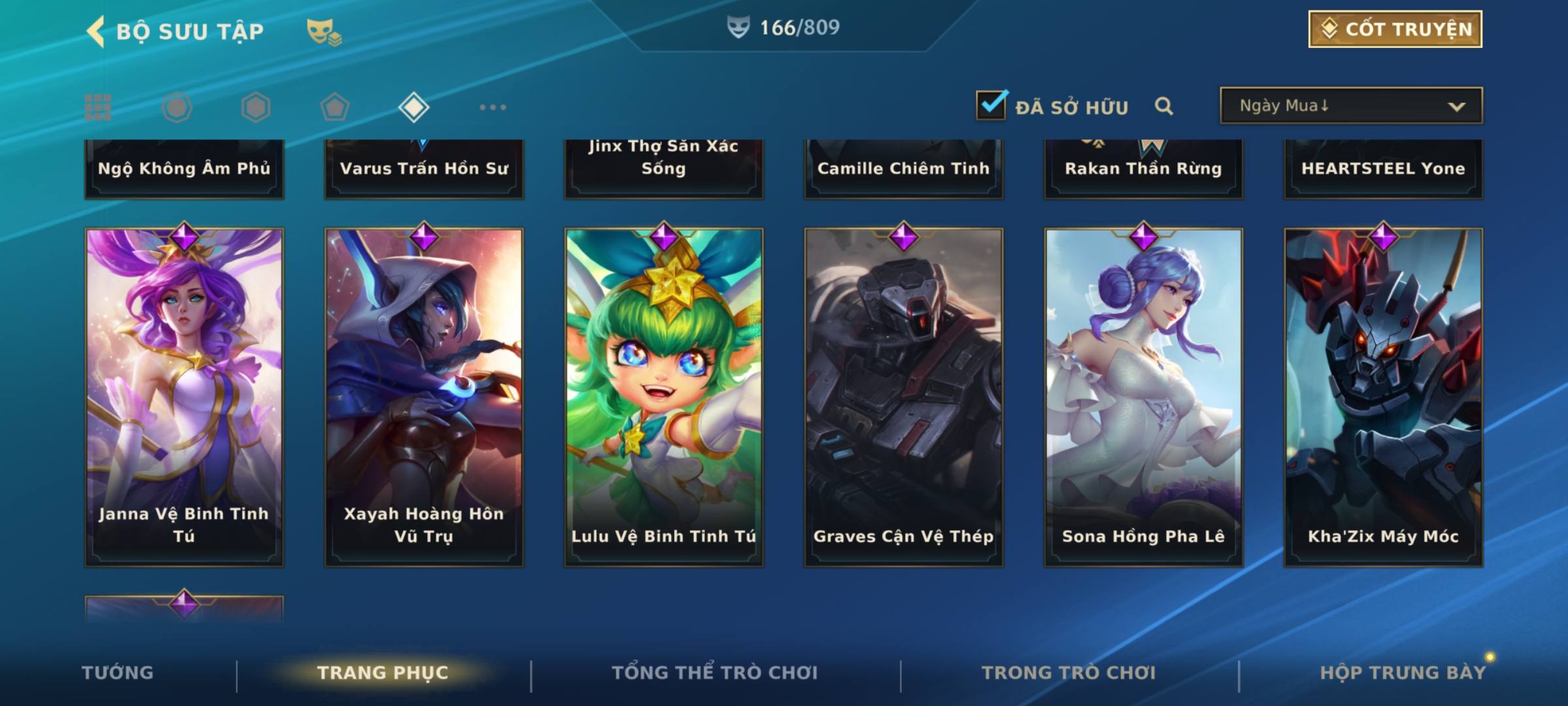1568x706 pixels.
Task: Open the Cốt Truyện button
Action: [1395, 29]
